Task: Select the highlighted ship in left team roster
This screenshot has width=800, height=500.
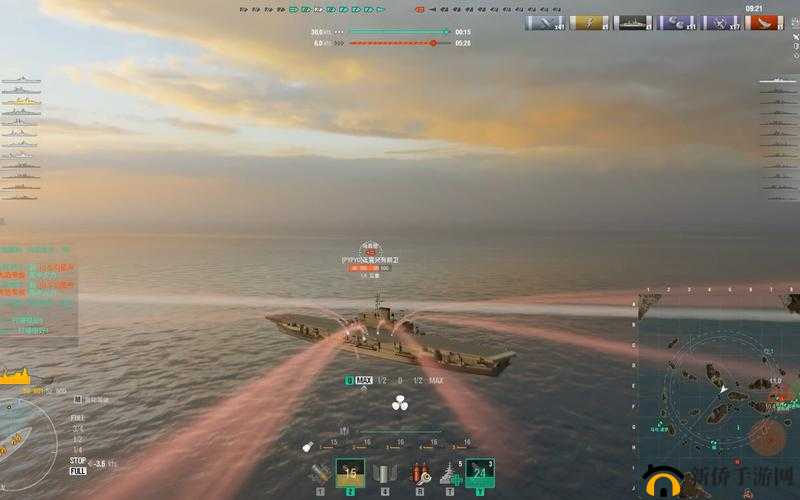Action: [20, 101]
